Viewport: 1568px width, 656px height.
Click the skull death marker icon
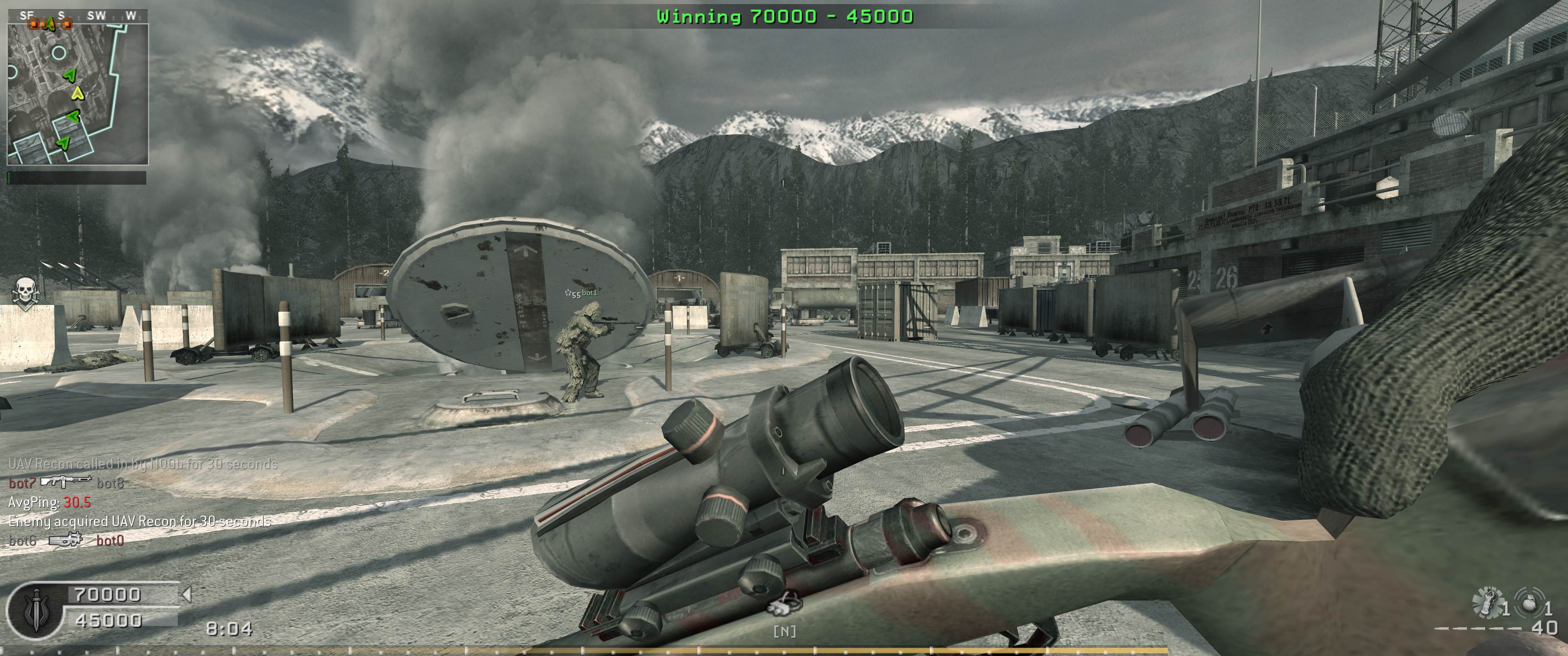[x=25, y=293]
